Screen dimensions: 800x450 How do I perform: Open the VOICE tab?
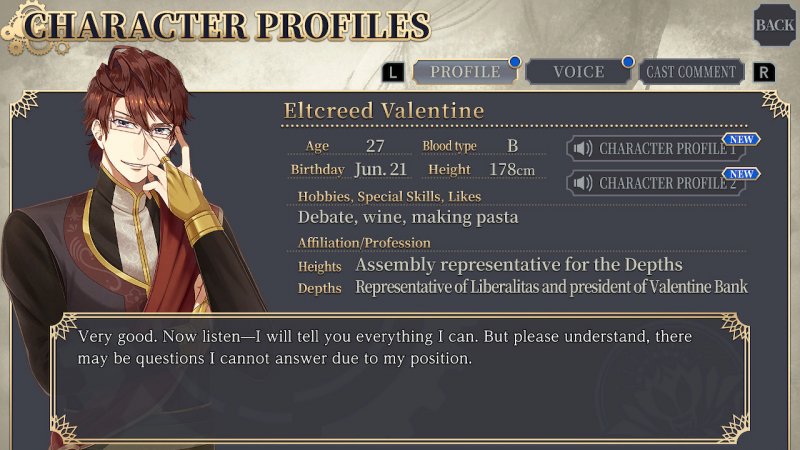(x=579, y=72)
